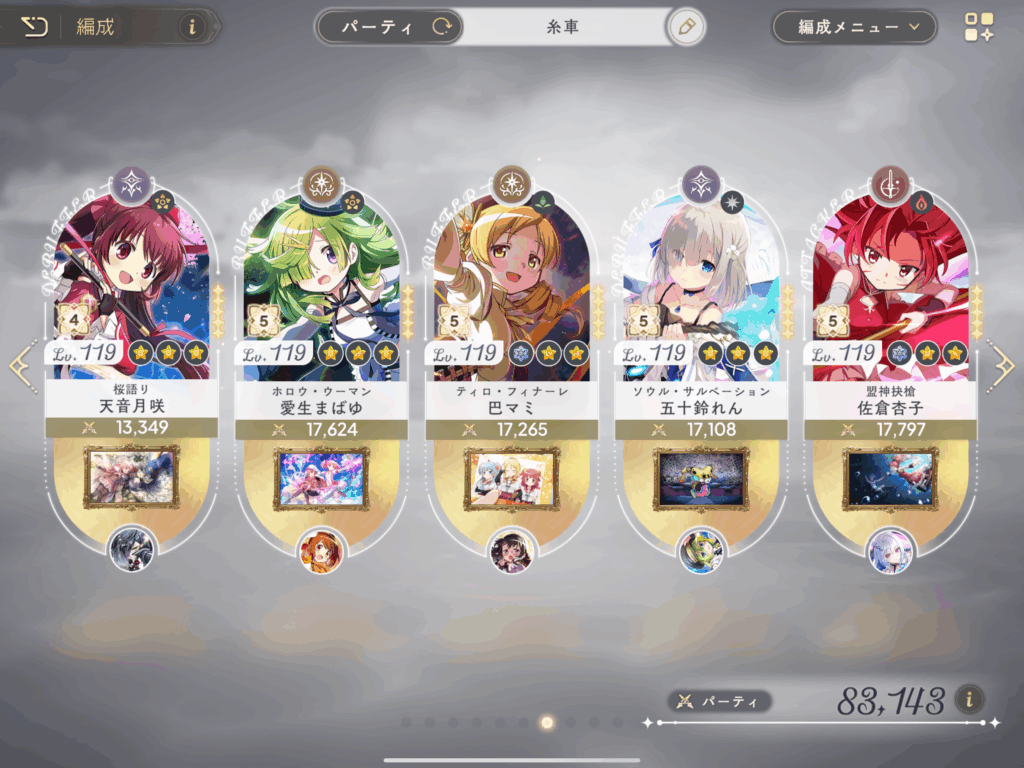Tap the round support icon below 五十鈴れん
The height and width of the screenshot is (768, 1024).
coord(701,550)
